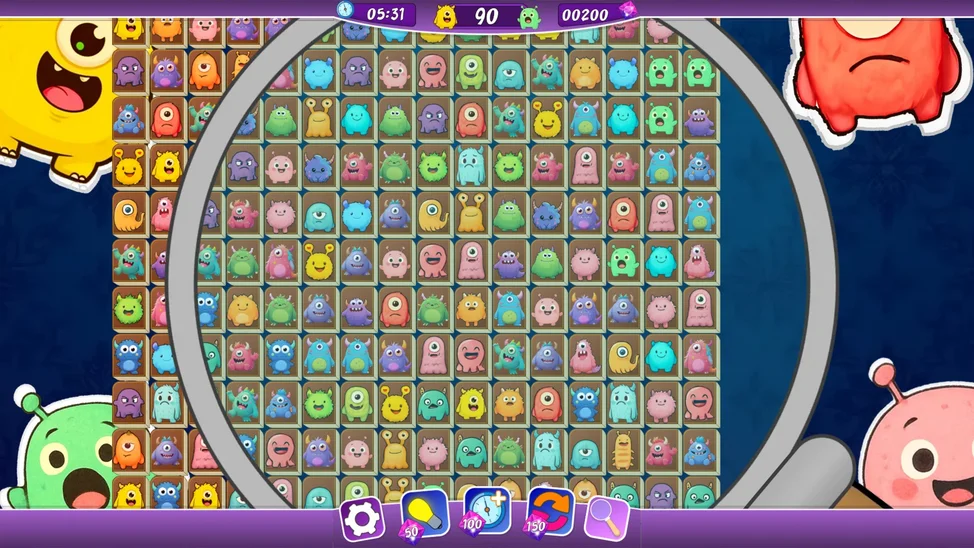Buy extra time with the clock button

point(486,512)
